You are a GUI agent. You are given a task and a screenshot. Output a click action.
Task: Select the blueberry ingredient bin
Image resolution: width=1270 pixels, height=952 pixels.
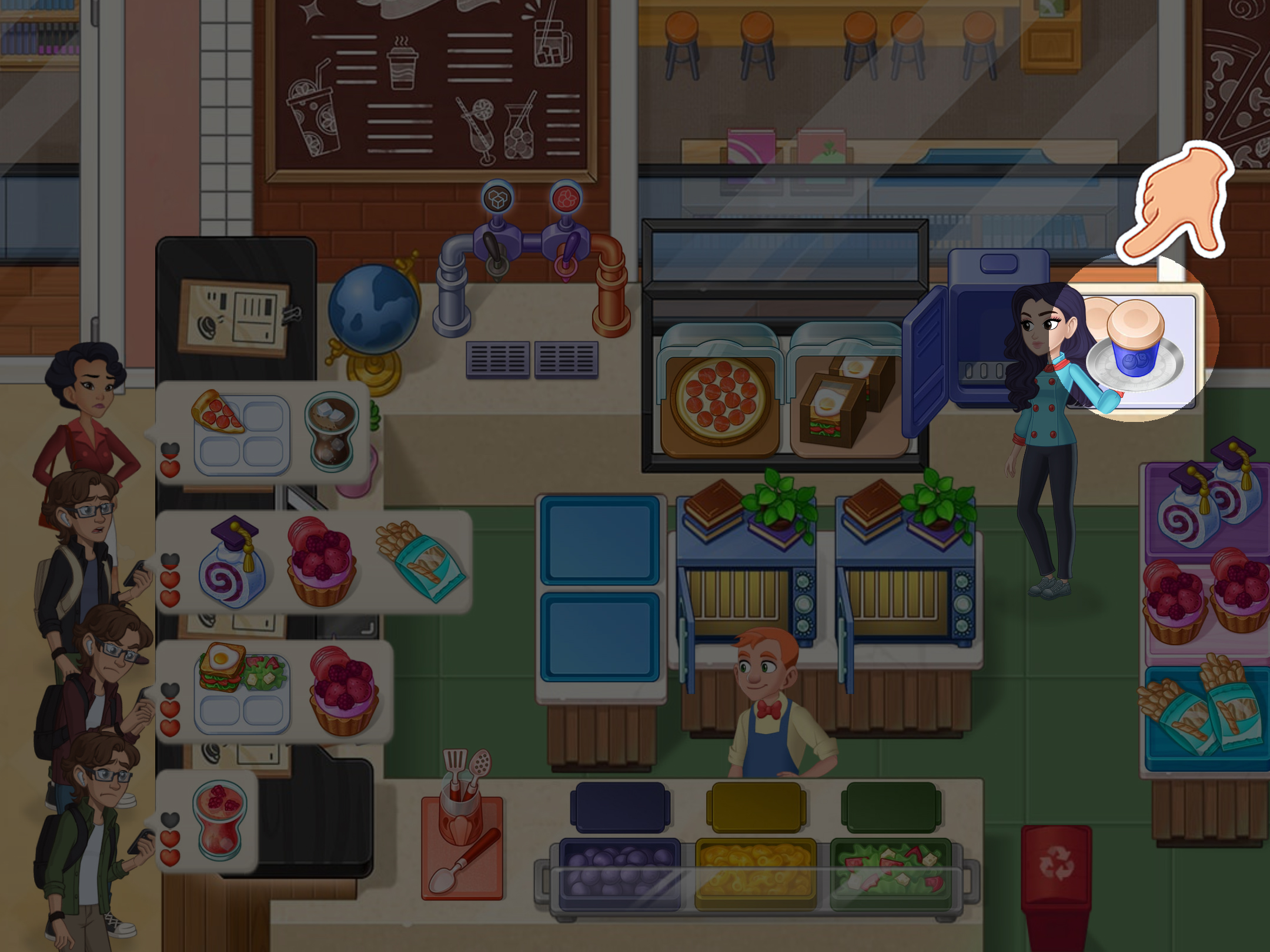619,873
